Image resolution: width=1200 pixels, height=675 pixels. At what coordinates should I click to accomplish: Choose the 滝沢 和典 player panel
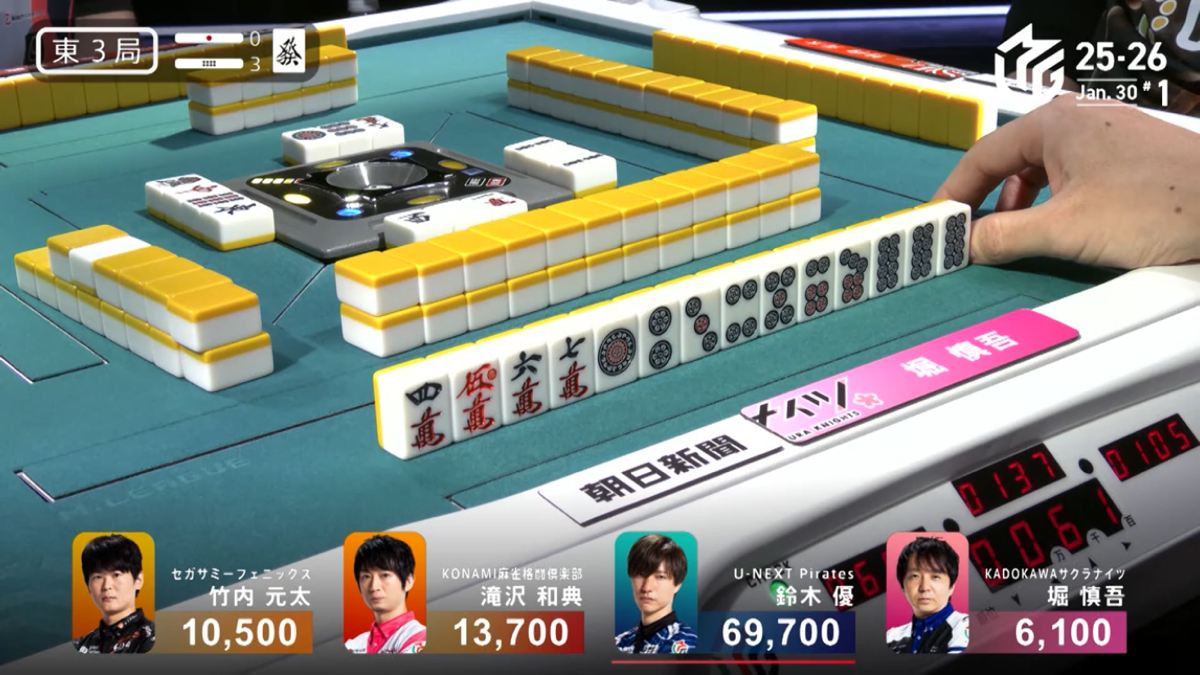click(464, 594)
